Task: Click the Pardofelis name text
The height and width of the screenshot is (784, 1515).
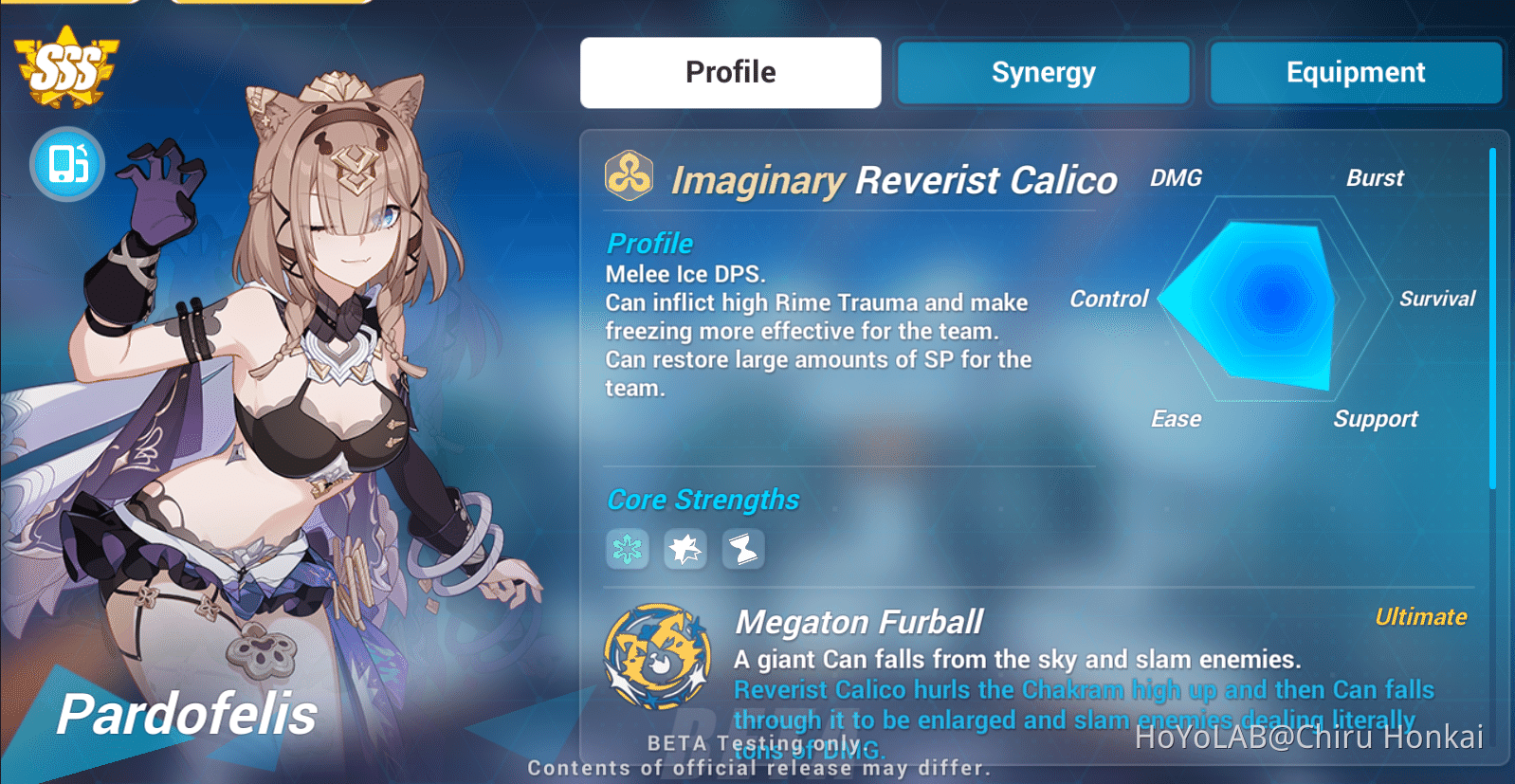Action: pyautogui.click(x=187, y=716)
